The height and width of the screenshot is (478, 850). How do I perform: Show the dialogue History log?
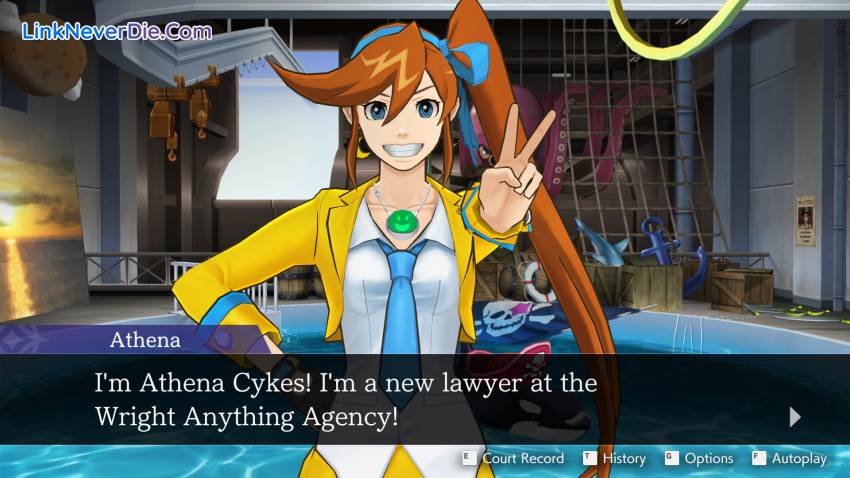point(615,458)
